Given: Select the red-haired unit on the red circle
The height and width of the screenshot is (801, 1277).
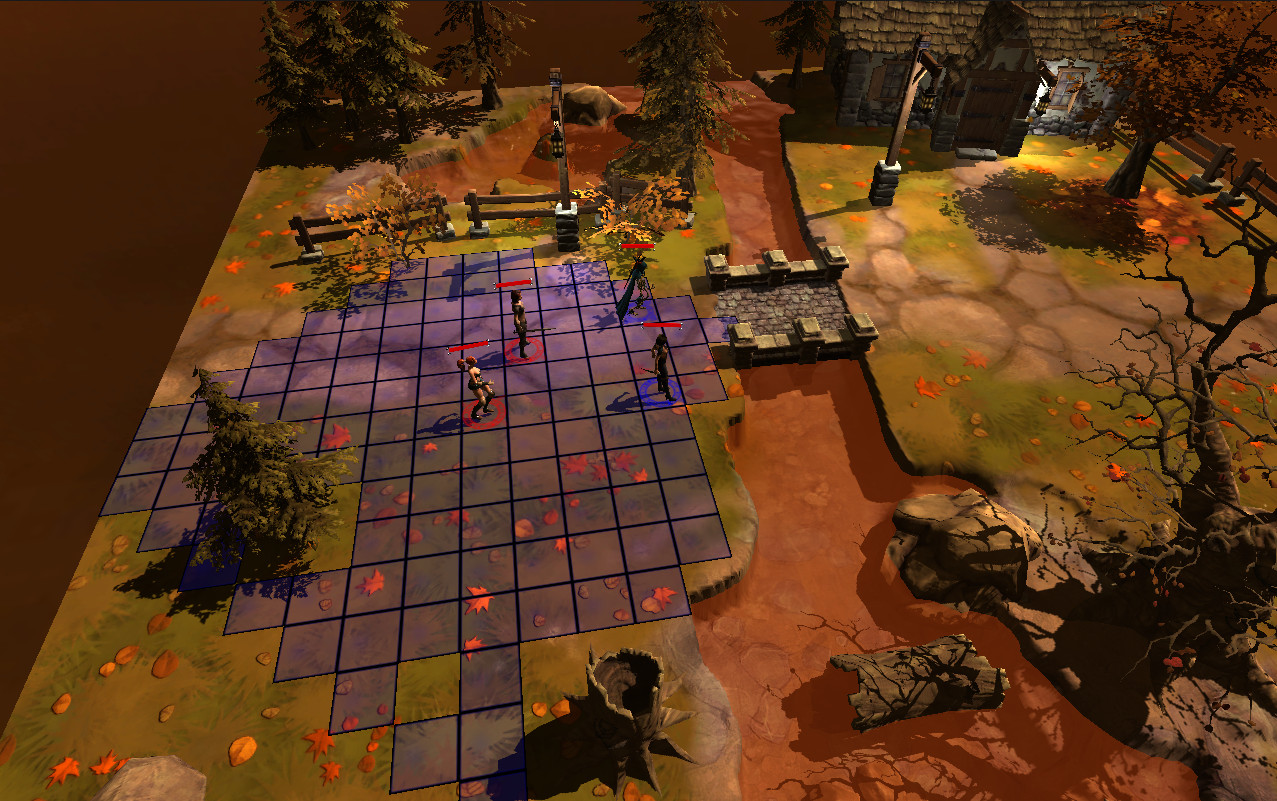Looking at the screenshot, I should click(480, 388).
